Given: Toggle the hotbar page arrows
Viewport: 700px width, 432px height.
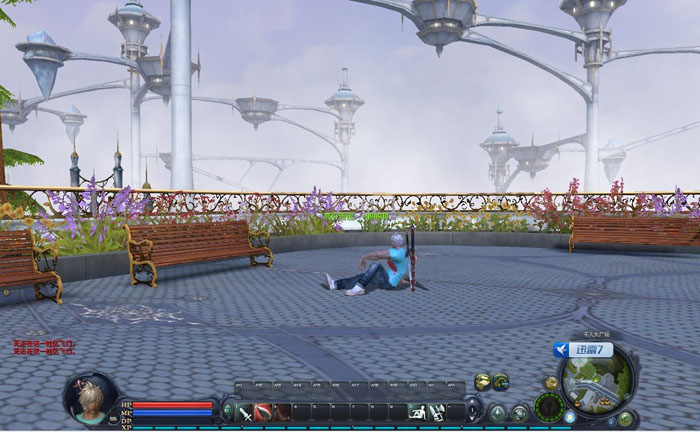Looking at the screenshot, I should click(473, 410).
